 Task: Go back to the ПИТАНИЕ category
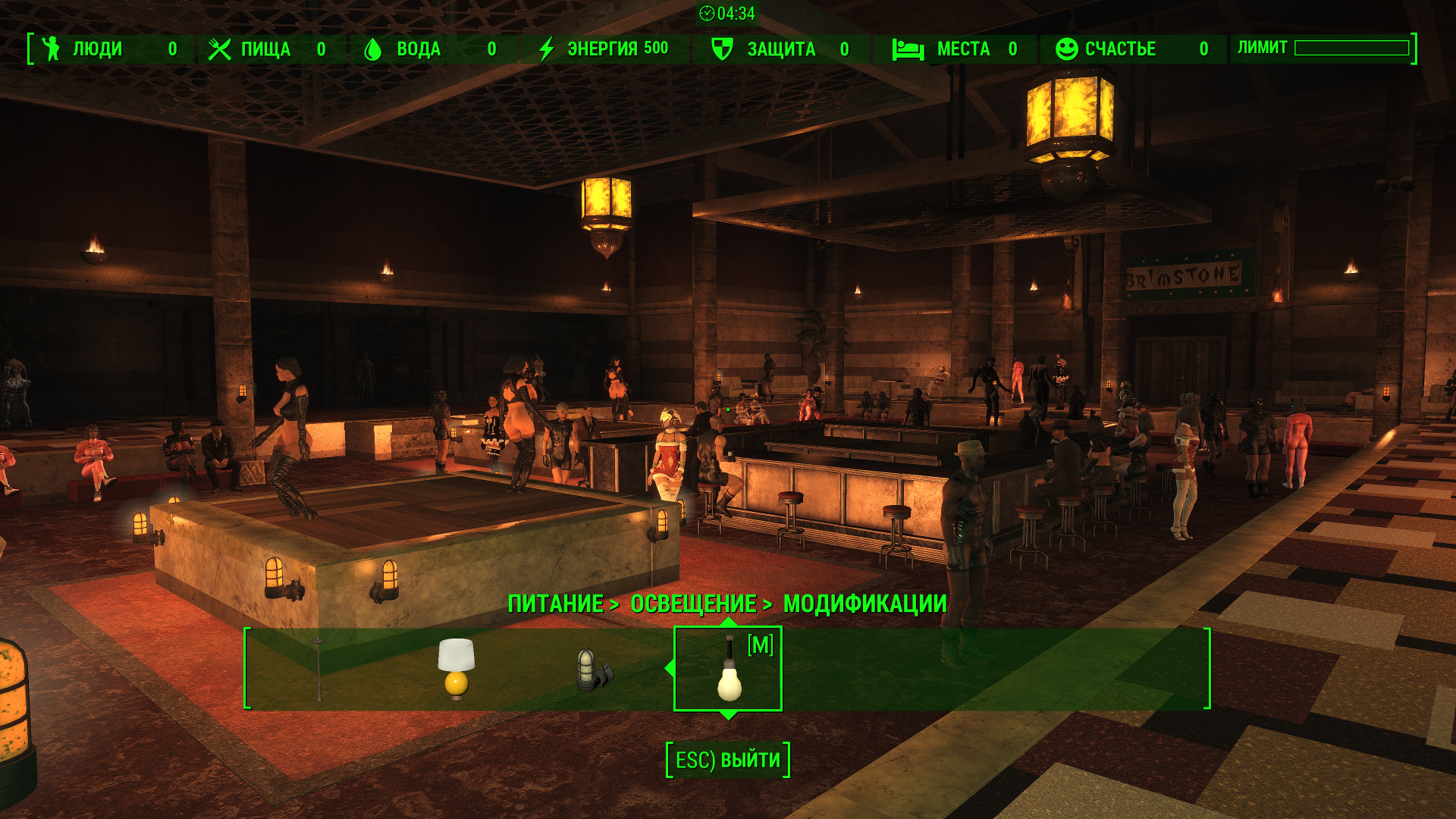pos(556,604)
